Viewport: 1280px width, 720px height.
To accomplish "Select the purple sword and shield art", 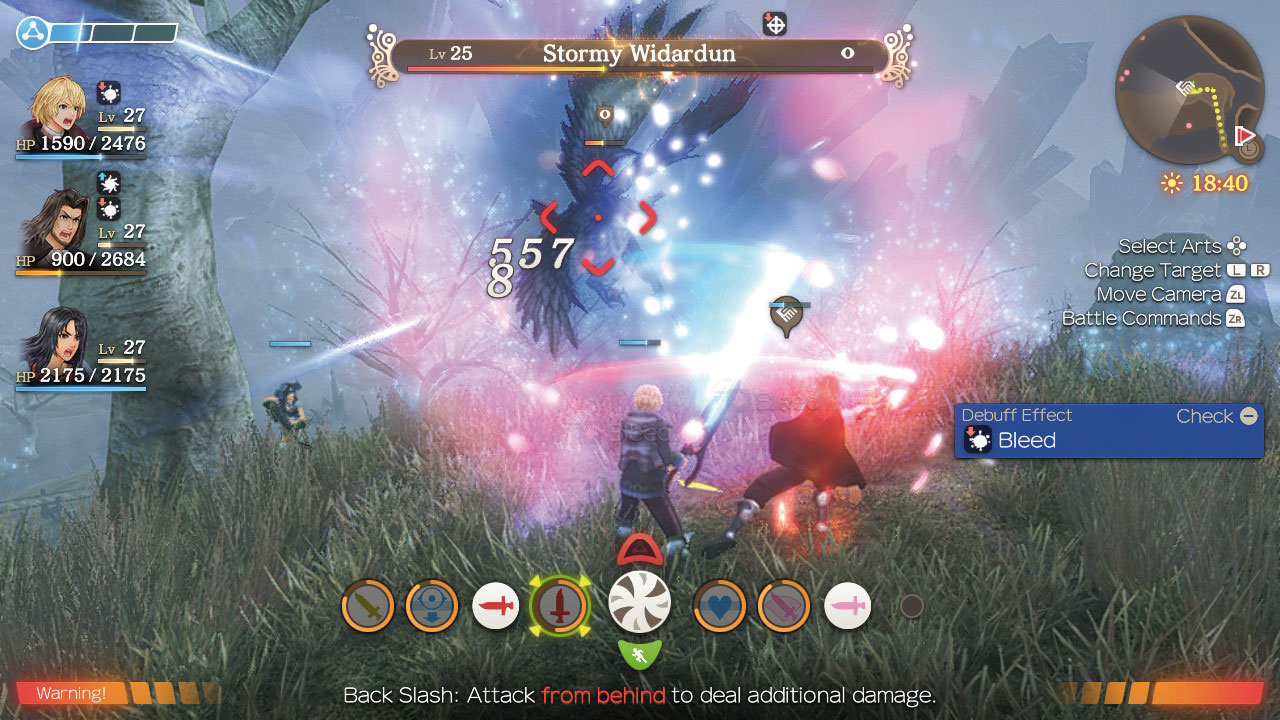I will tap(784, 606).
